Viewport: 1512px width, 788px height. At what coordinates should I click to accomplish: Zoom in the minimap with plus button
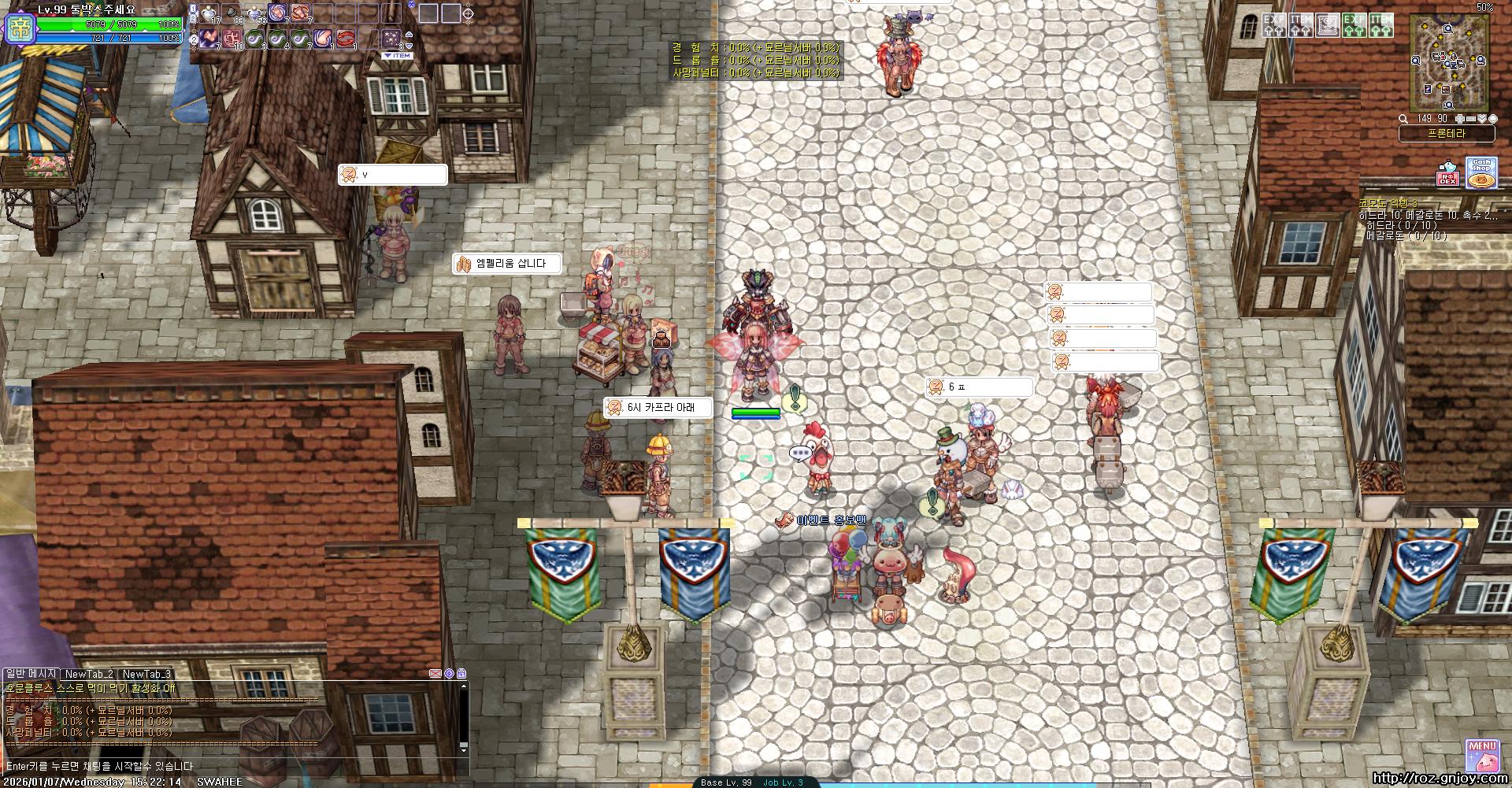[1459, 119]
